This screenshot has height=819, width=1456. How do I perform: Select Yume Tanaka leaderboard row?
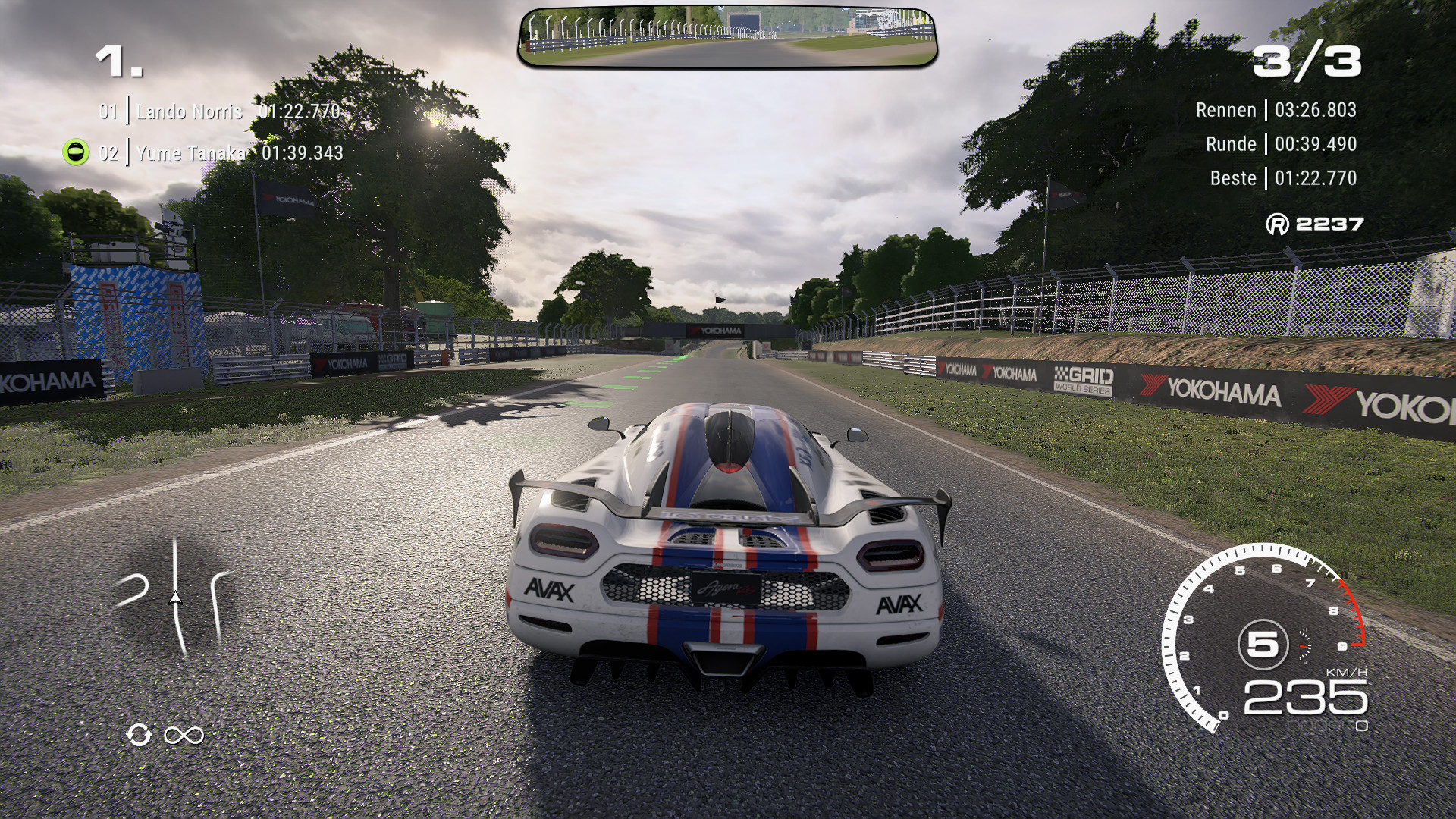[221, 153]
